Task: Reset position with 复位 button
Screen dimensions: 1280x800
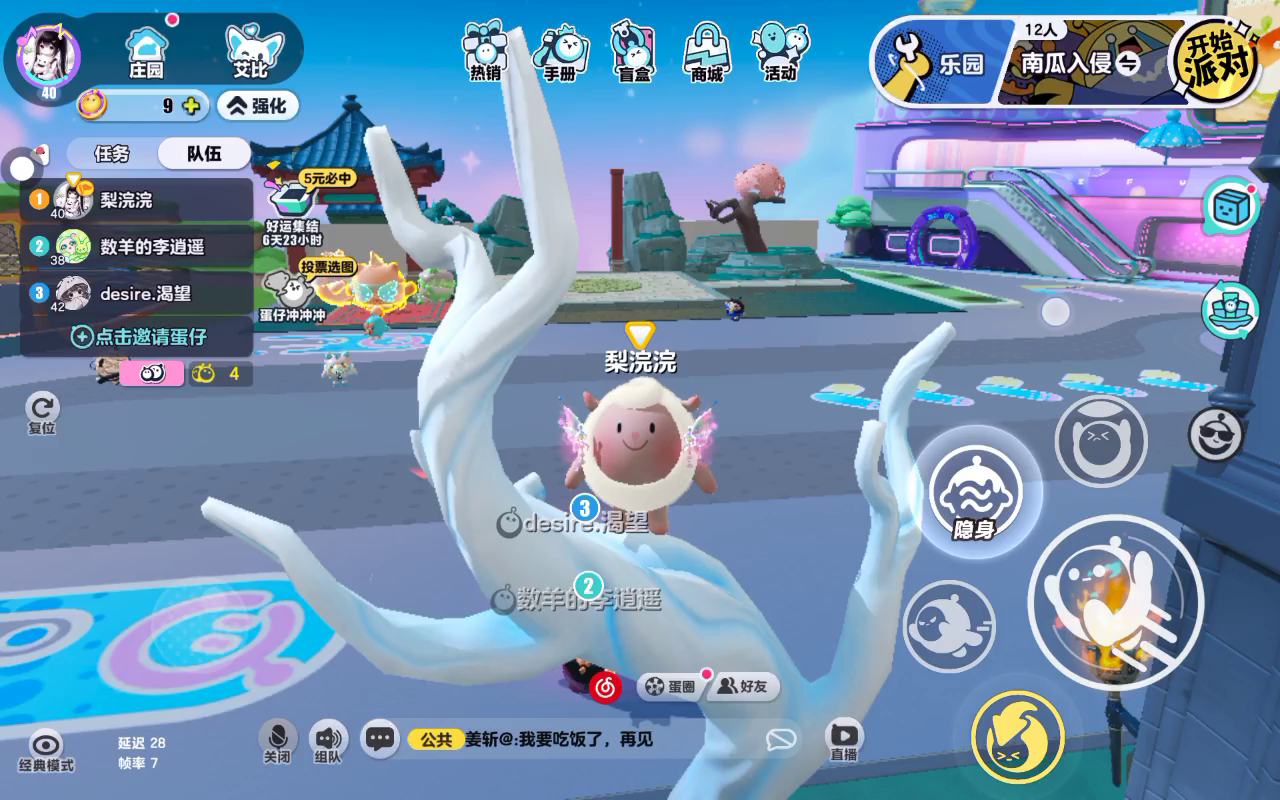Action: point(42,412)
